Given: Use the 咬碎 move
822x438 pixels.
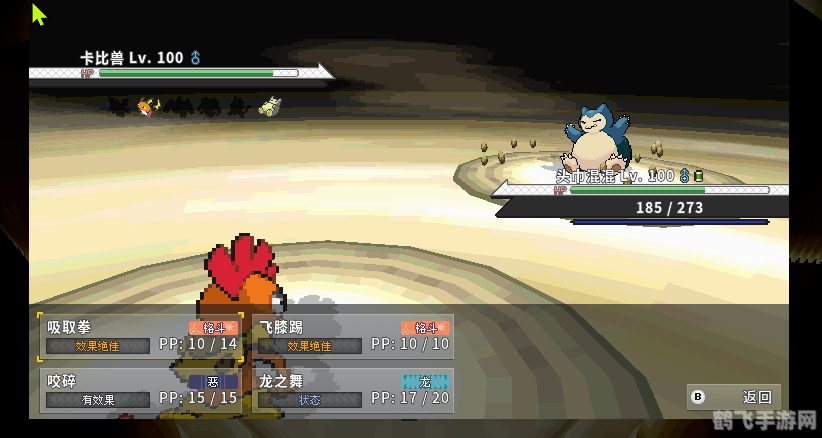Looking at the screenshot, I should (x=141, y=390).
